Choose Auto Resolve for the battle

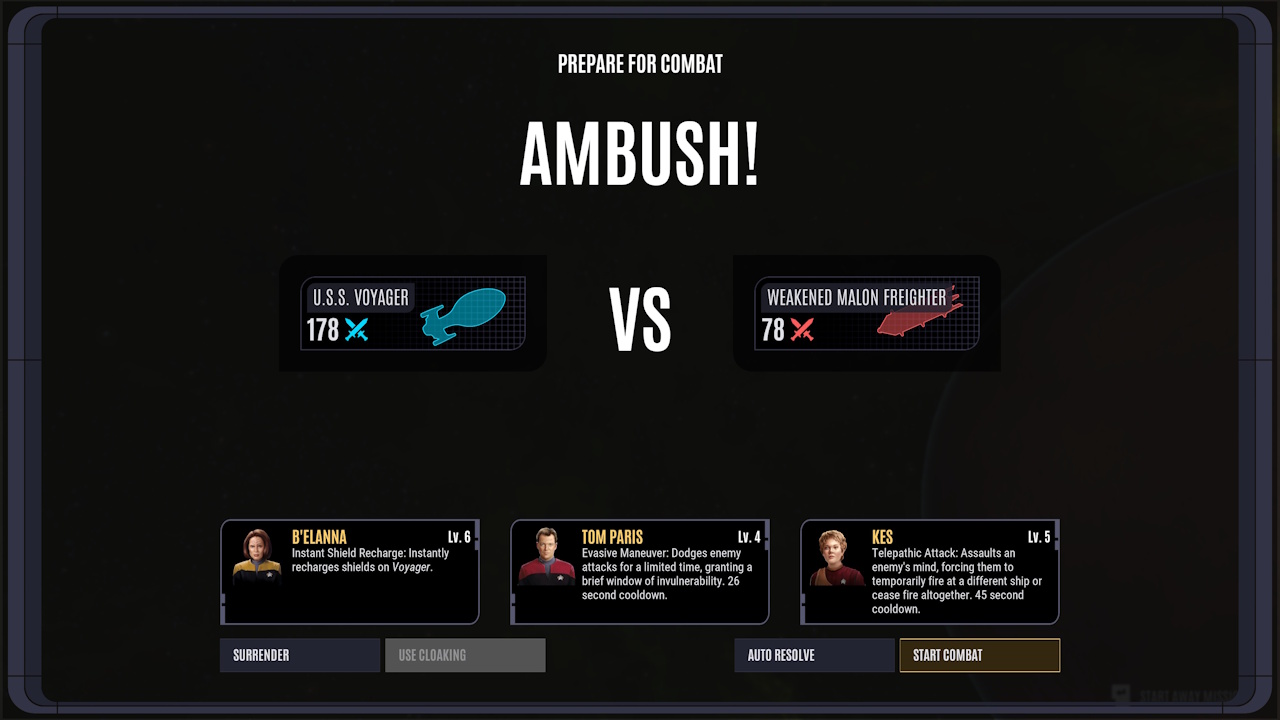[x=814, y=655]
